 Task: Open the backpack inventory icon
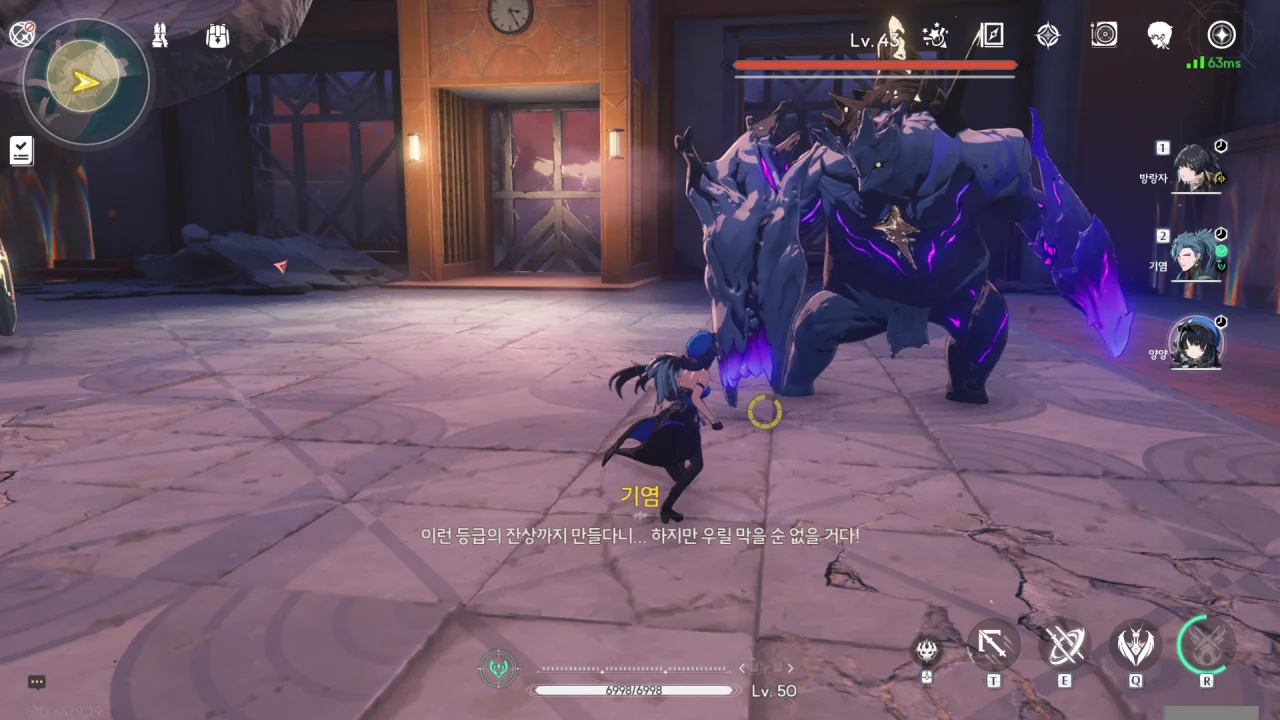217,36
